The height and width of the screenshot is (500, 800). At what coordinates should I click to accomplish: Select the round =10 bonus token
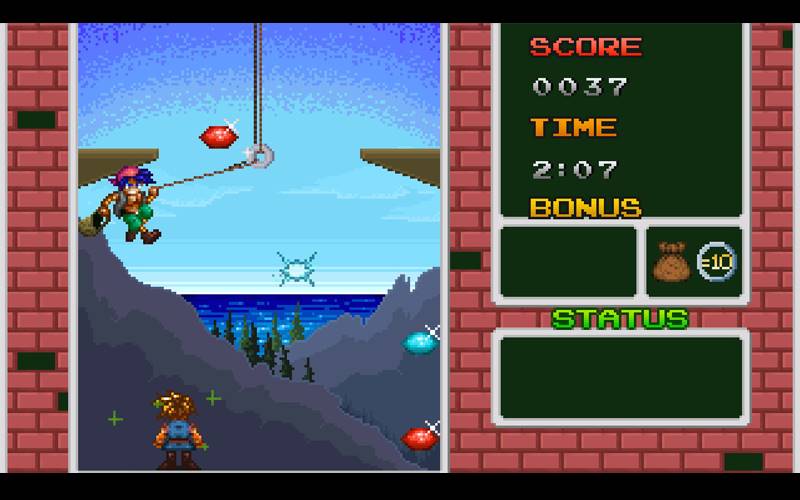click(716, 262)
